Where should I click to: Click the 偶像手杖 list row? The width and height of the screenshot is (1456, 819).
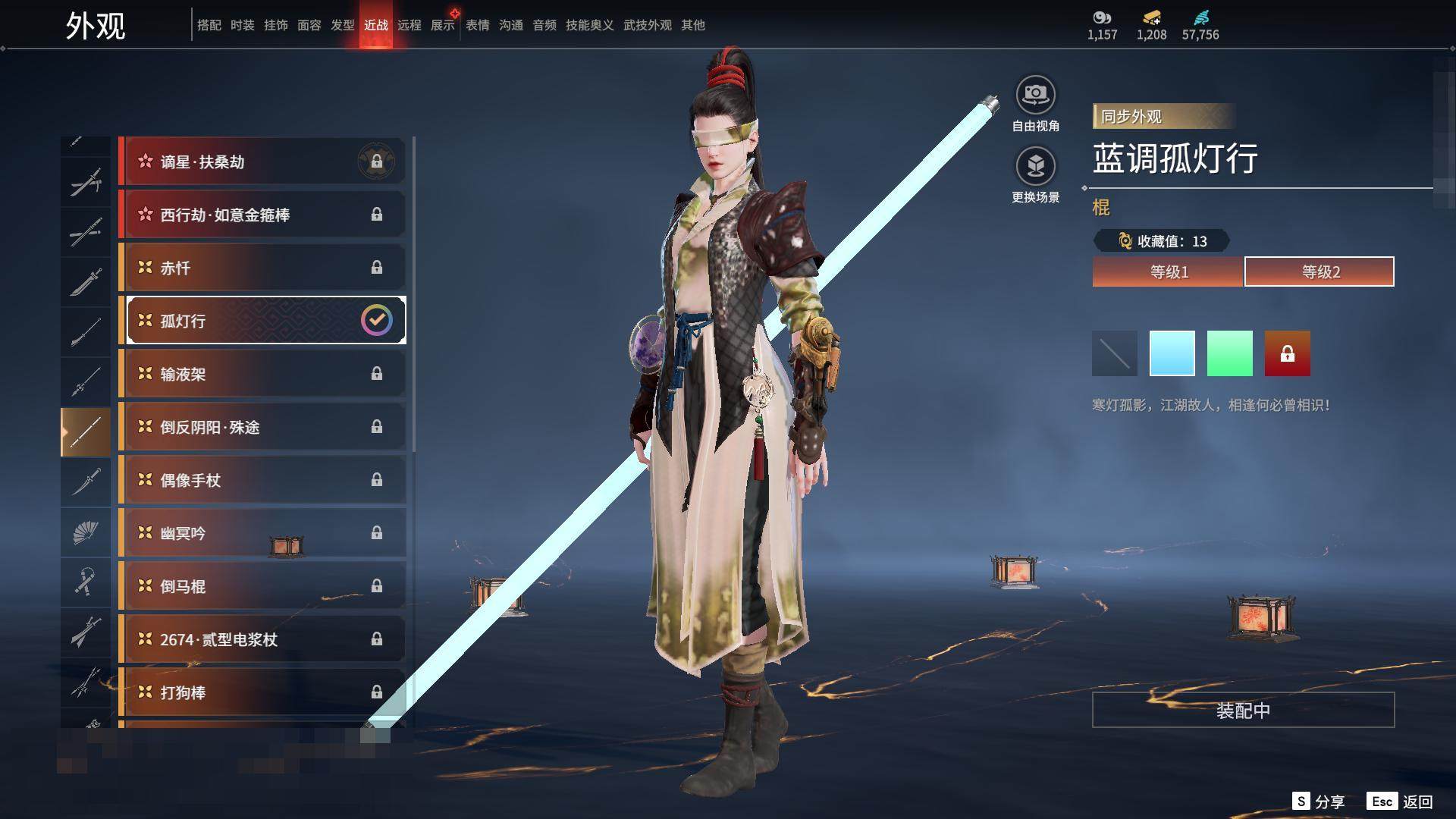click(x=263, y=480)
